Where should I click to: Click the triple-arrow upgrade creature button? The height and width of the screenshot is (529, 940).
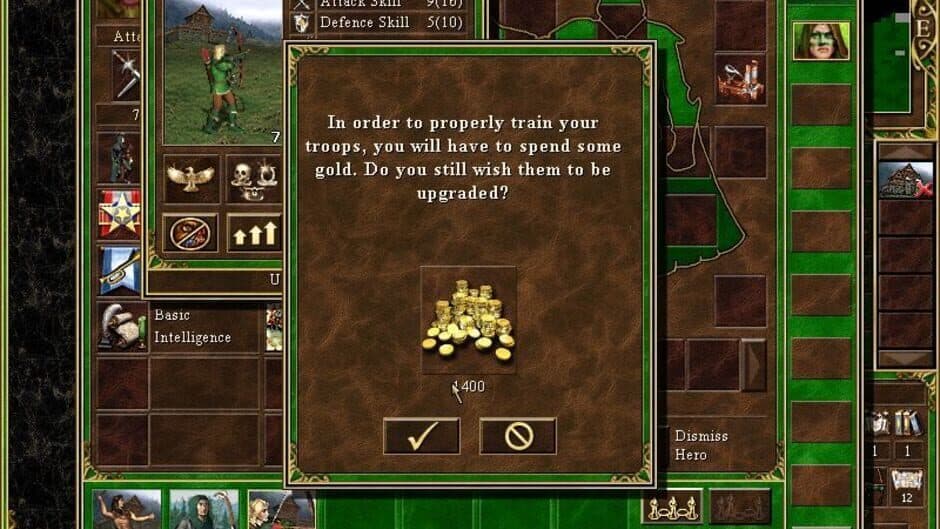[x=254, y=232]
